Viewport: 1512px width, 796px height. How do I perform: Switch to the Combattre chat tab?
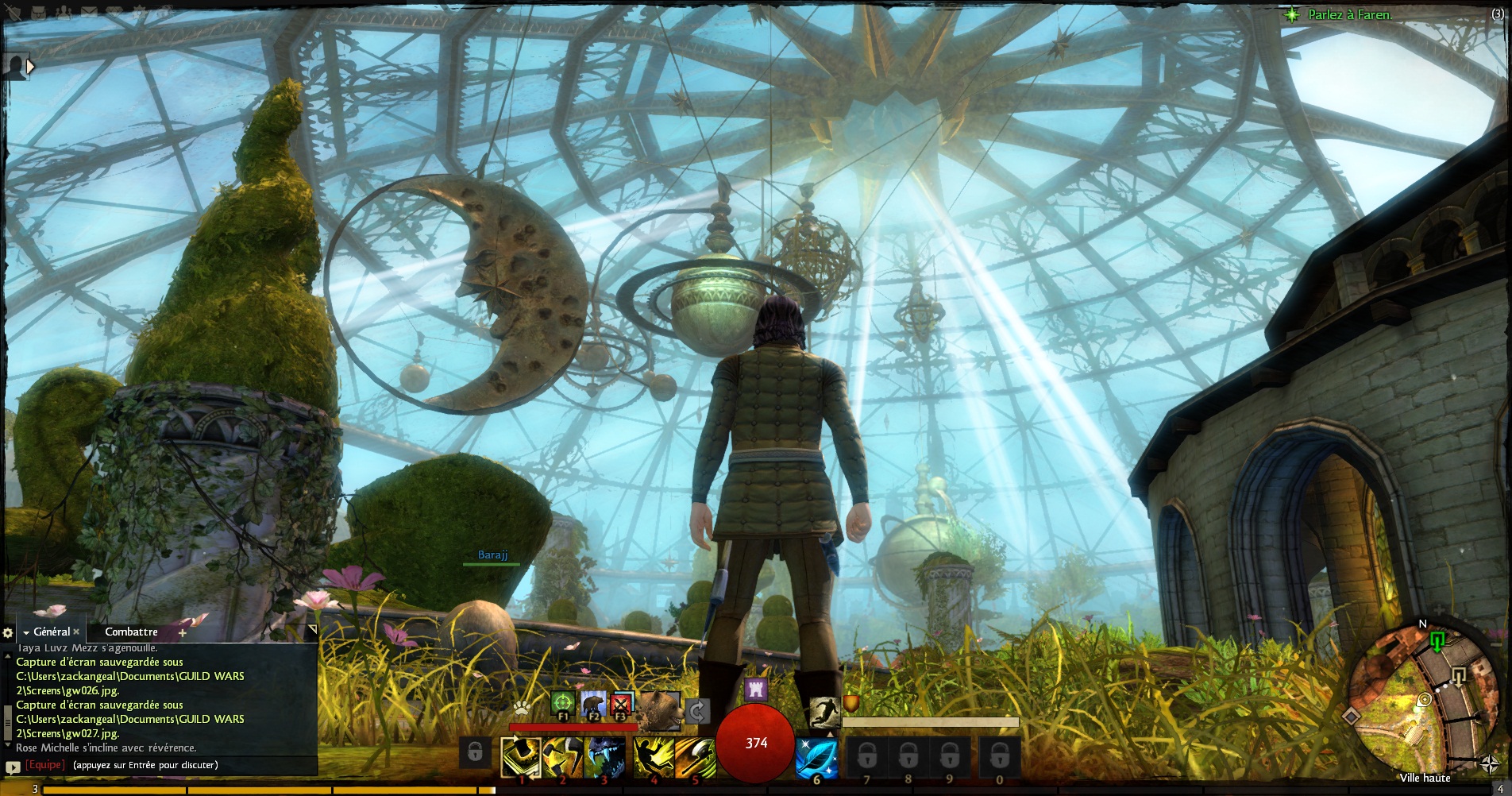click(x=131, y=632)
